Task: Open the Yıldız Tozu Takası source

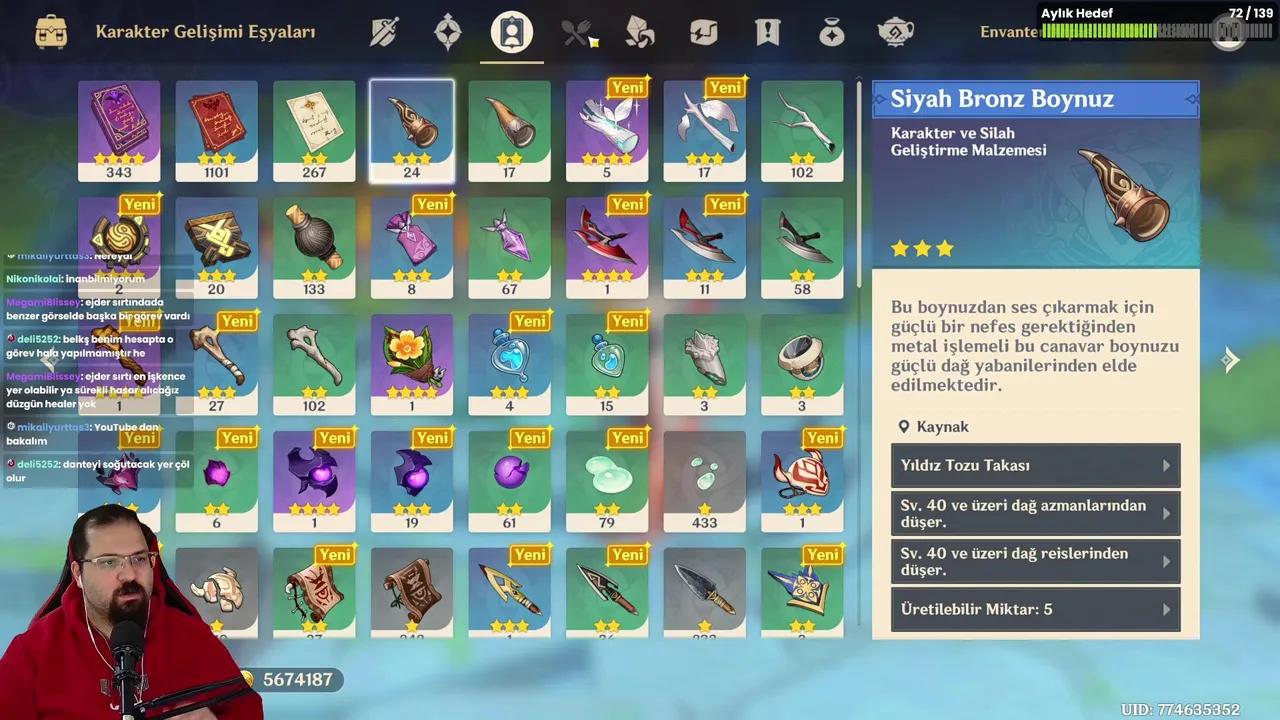Action: 1035,465
